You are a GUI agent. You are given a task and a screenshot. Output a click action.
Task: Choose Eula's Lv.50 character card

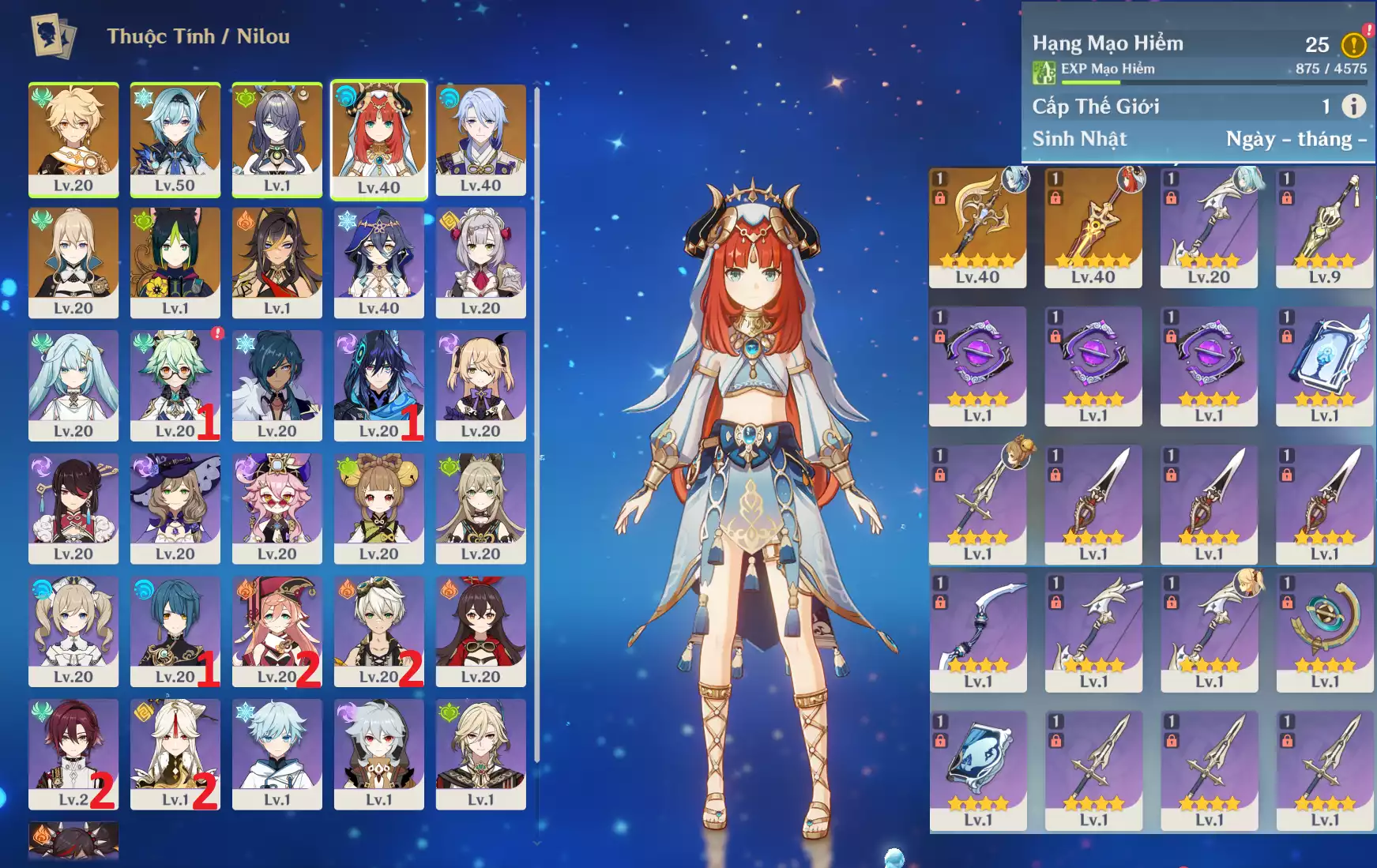coord(175,139)
